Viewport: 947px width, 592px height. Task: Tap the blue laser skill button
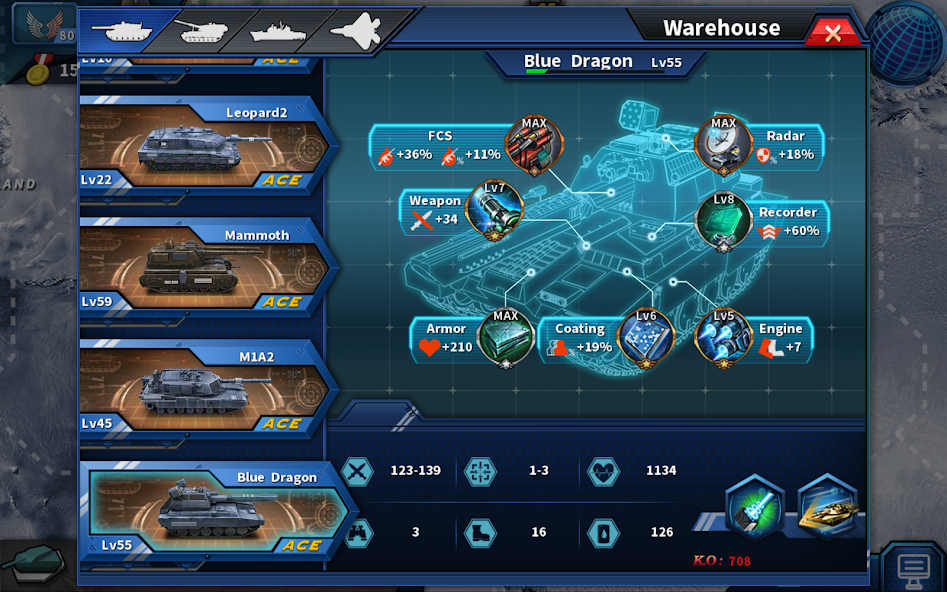[x=754, y=508]
